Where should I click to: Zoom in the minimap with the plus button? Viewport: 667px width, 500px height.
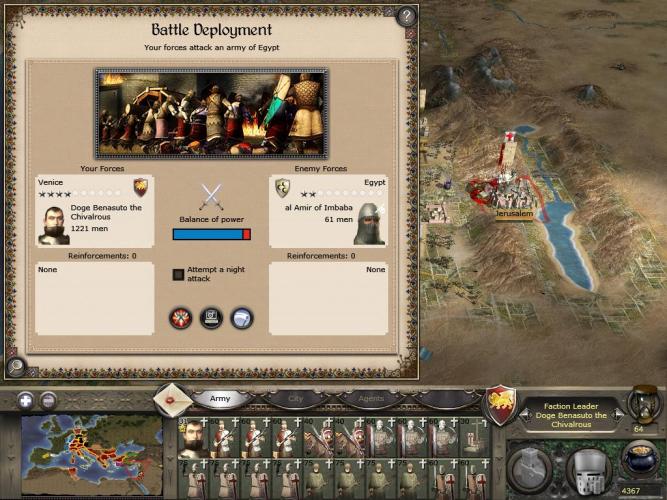click(x=26, y=400)
